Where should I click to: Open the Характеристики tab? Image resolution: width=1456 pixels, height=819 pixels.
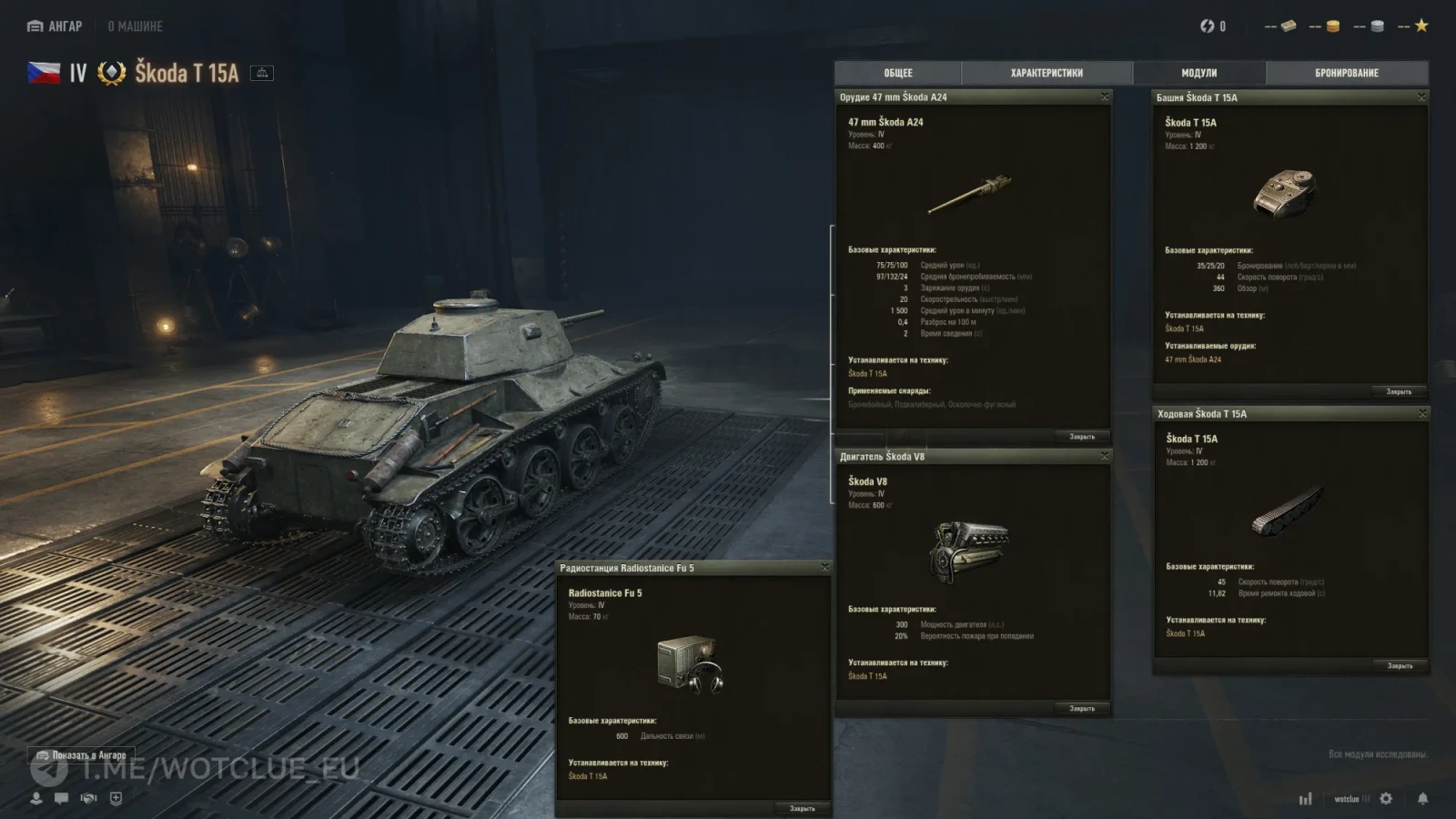coord(1046,73)
